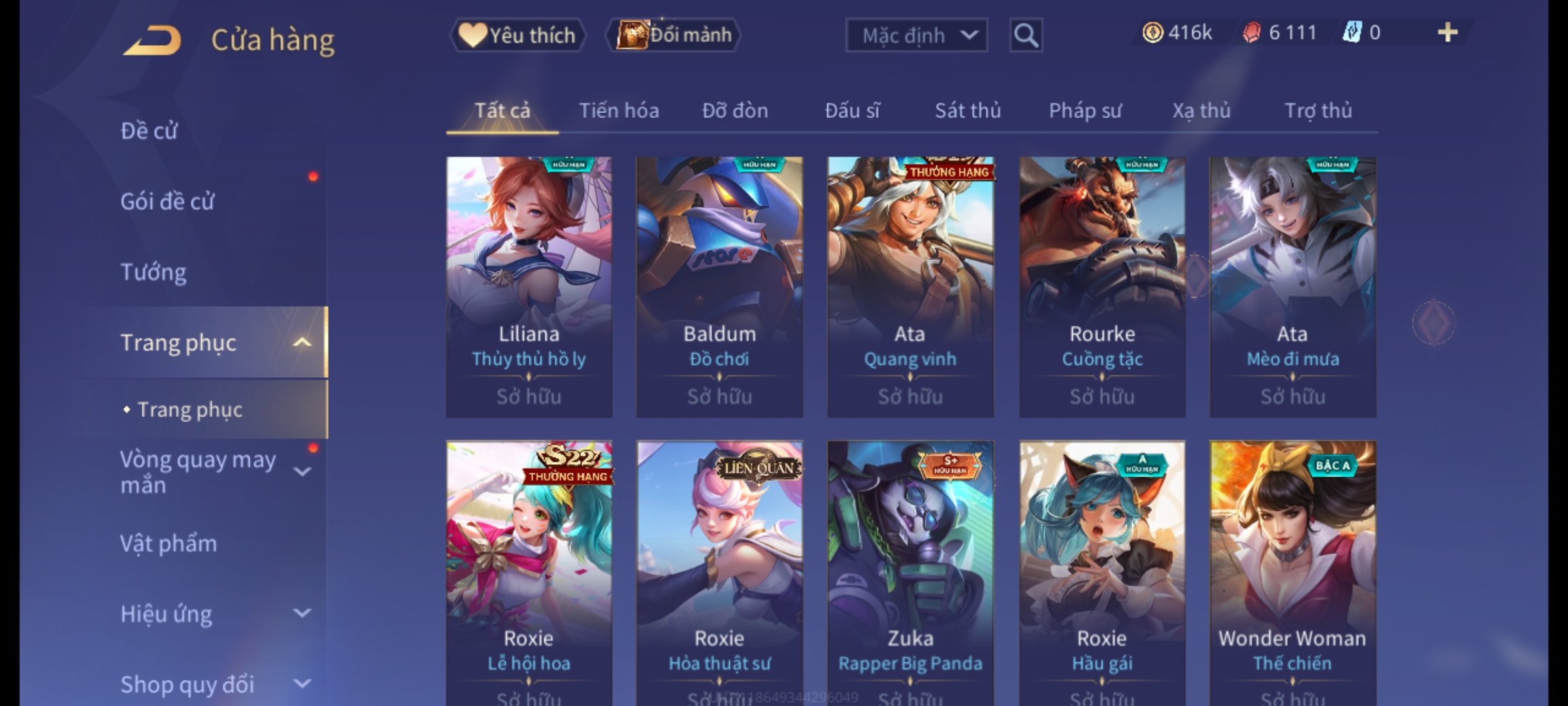Open the Vật phẩm items section
Screen dimensions: 1568x706
tap(169, 544)
